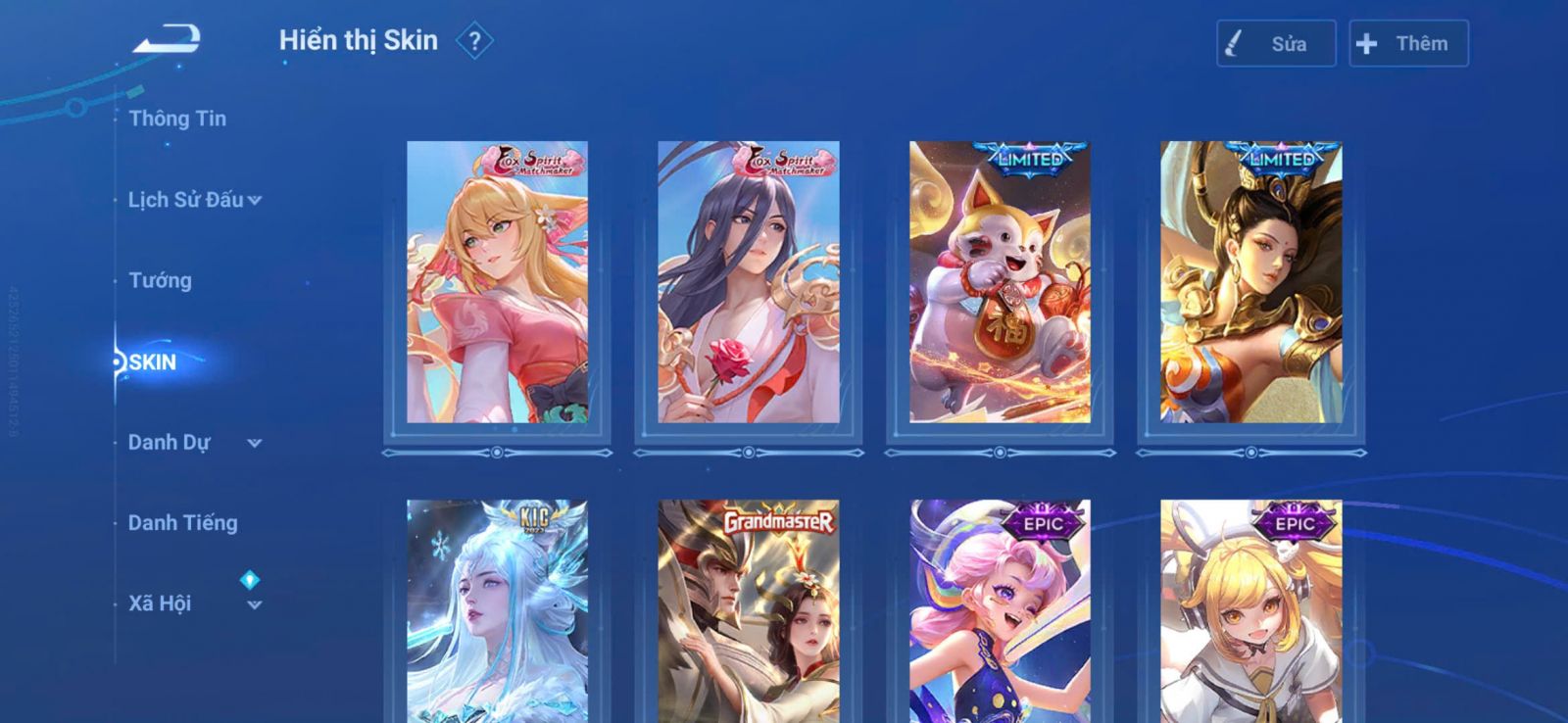The image size is (1568, 723).
Task: Choose the dark-haired Fox Spirit skin with rose
Action: pyautogui.click(x=749, y=282)
